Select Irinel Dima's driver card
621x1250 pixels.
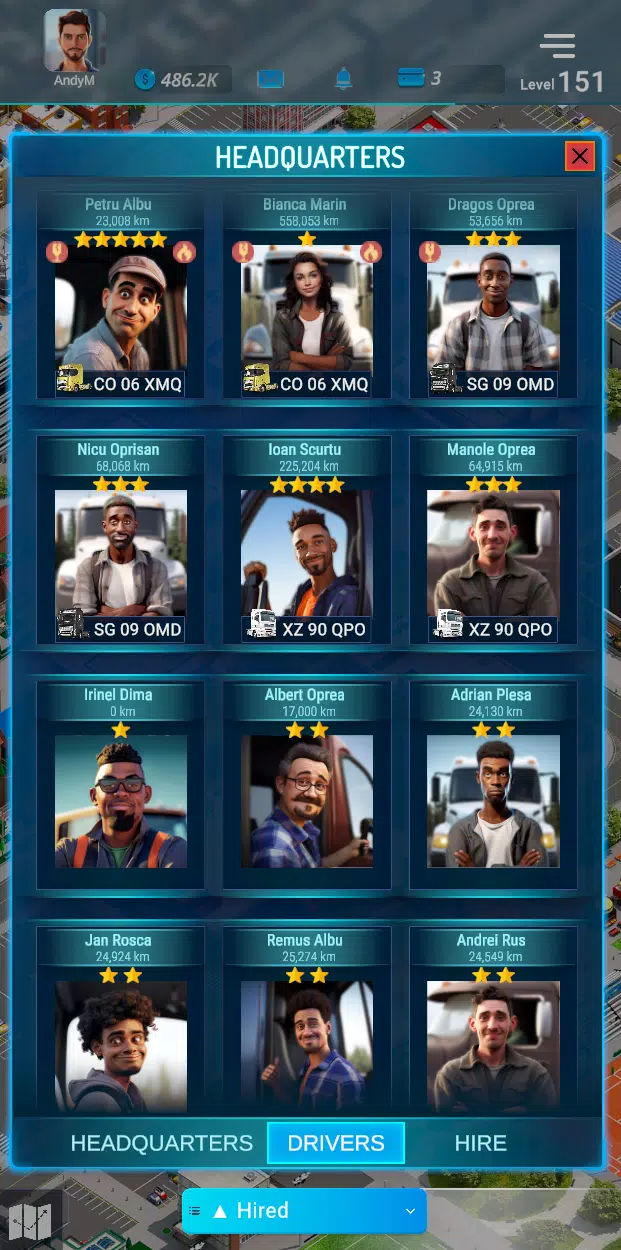[121, 800]
